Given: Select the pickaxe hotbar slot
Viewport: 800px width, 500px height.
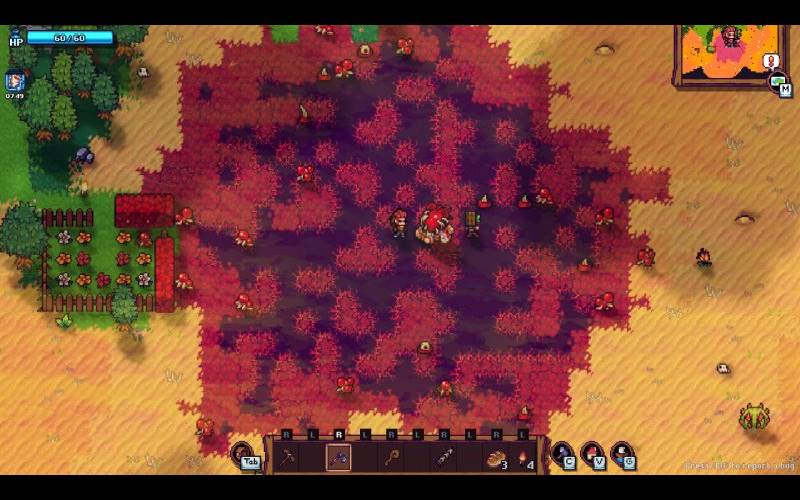Looking at the screenshot, I should pos(287,458).
